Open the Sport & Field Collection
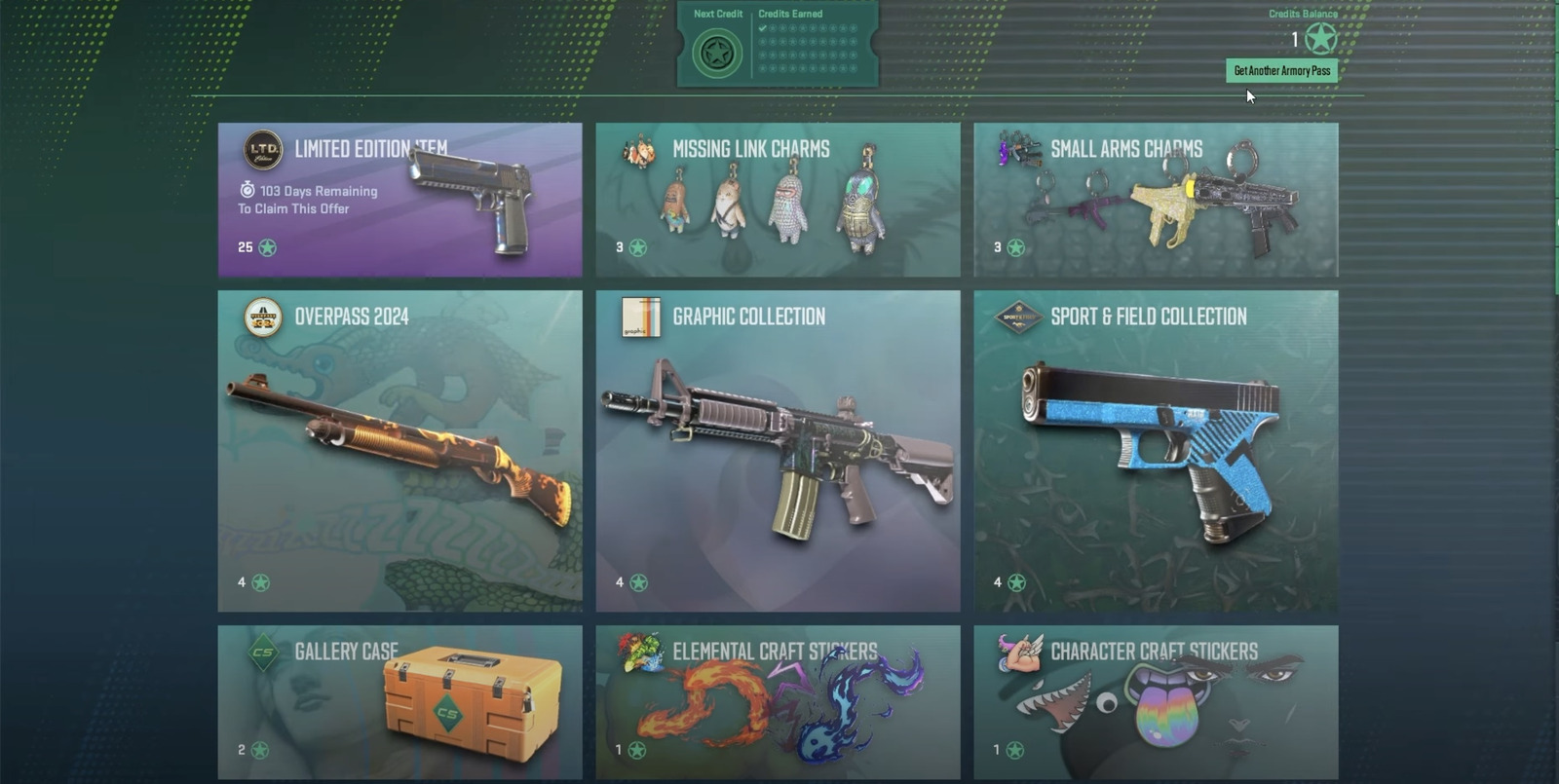 [x=1156, y=450]
